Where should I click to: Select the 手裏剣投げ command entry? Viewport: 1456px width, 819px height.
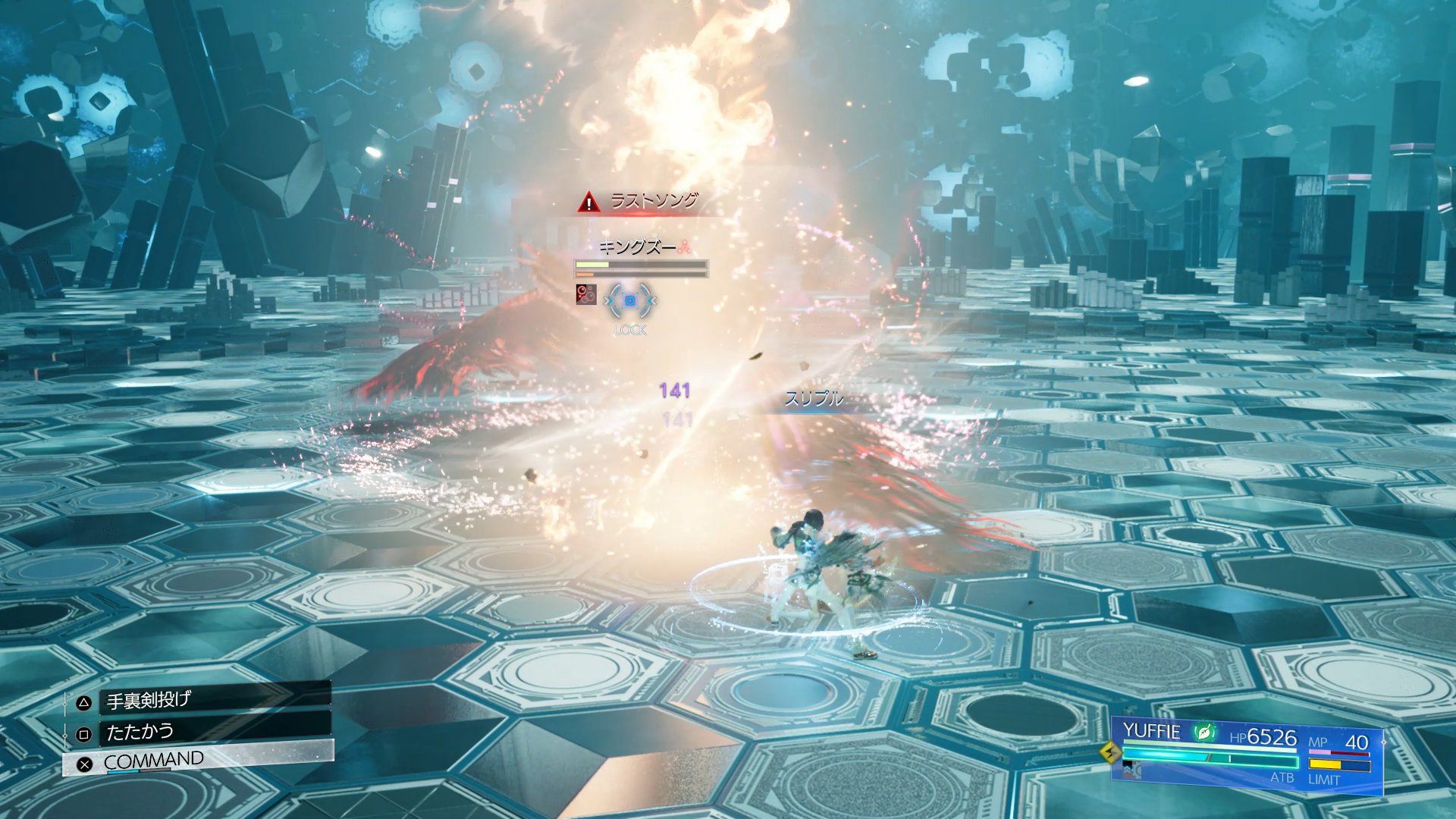(205, 701)
